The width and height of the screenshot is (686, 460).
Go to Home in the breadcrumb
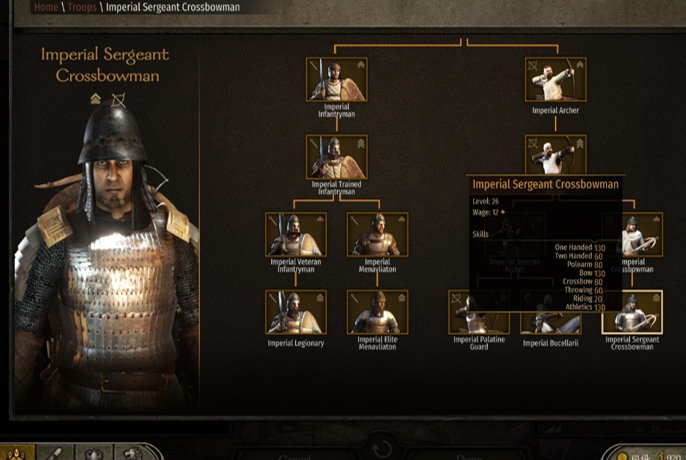coord(45,7)
